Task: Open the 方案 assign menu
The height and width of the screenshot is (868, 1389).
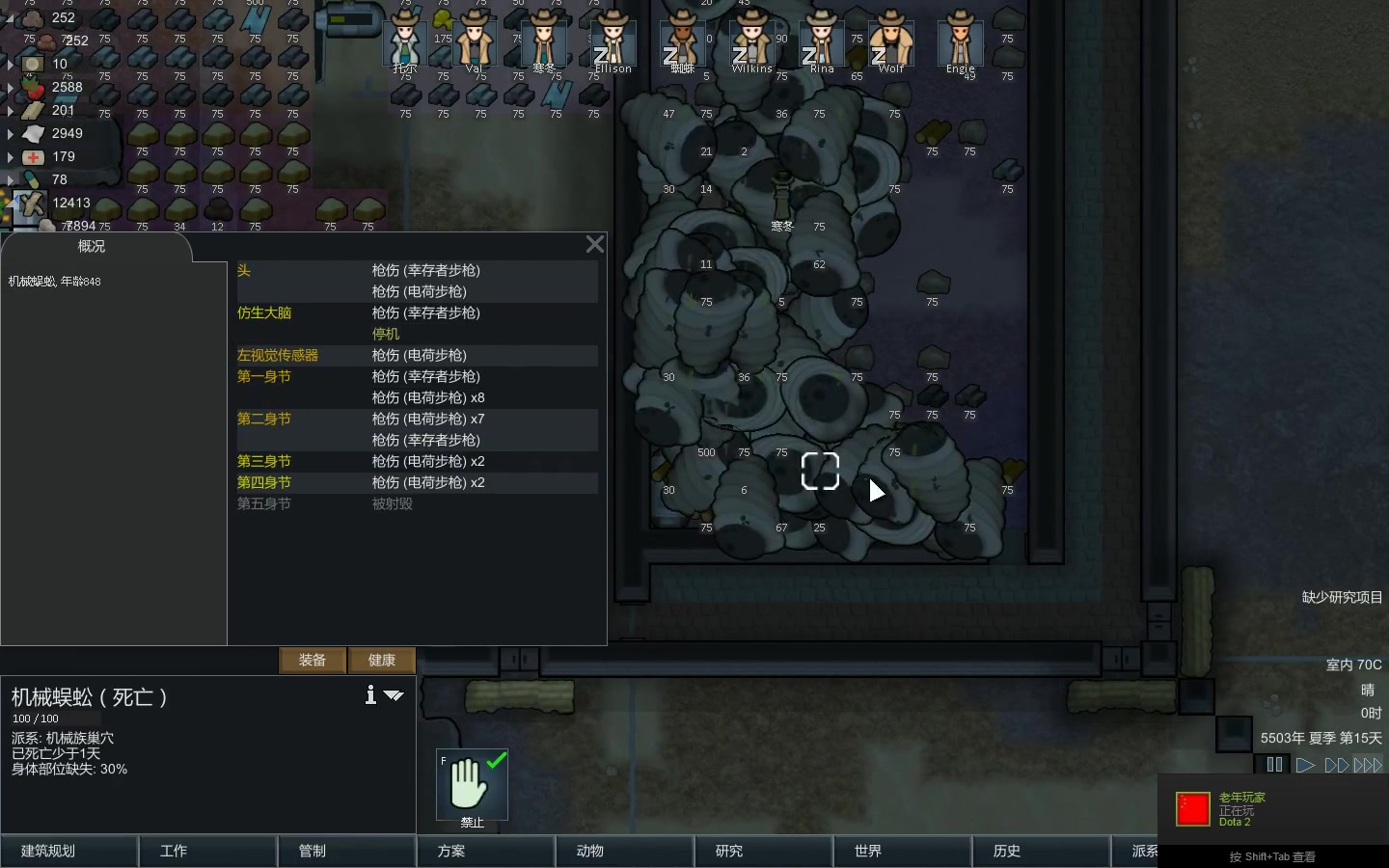Action: (485, 851)
